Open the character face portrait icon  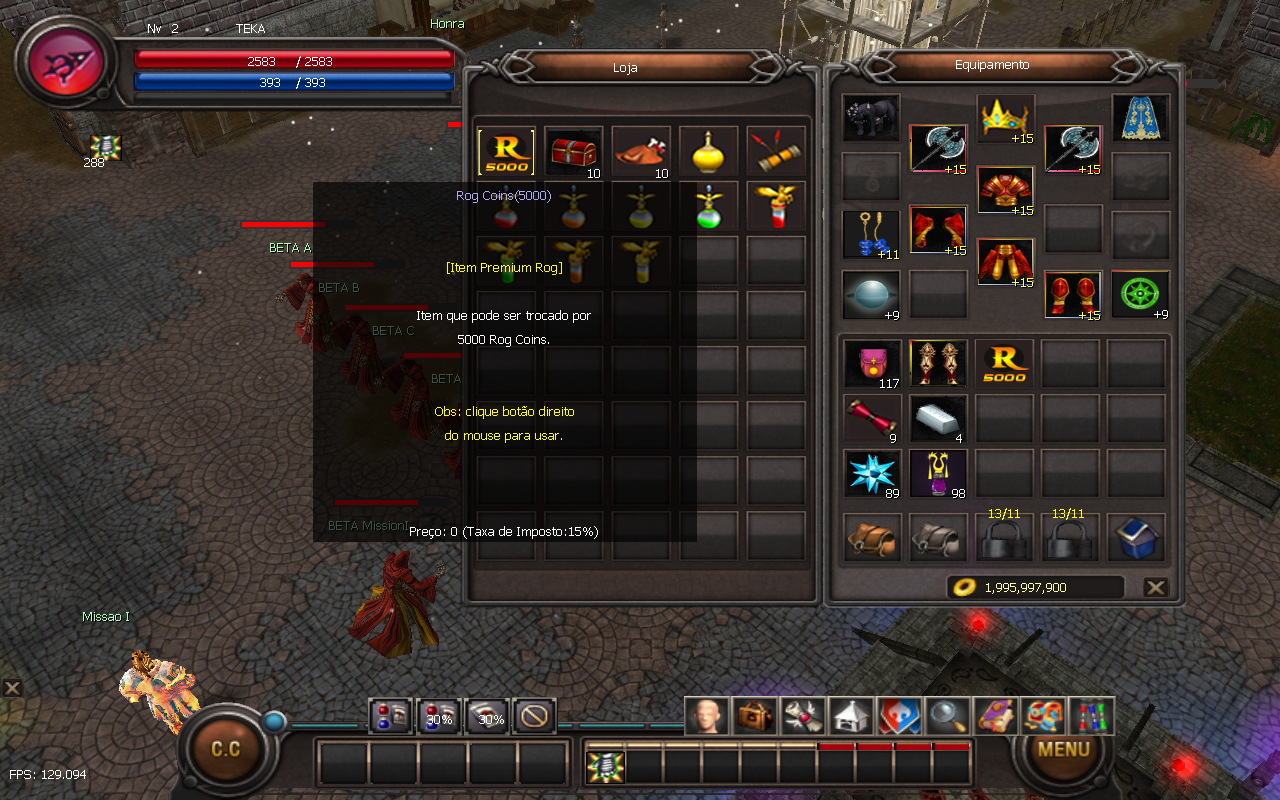click(706, 716)
